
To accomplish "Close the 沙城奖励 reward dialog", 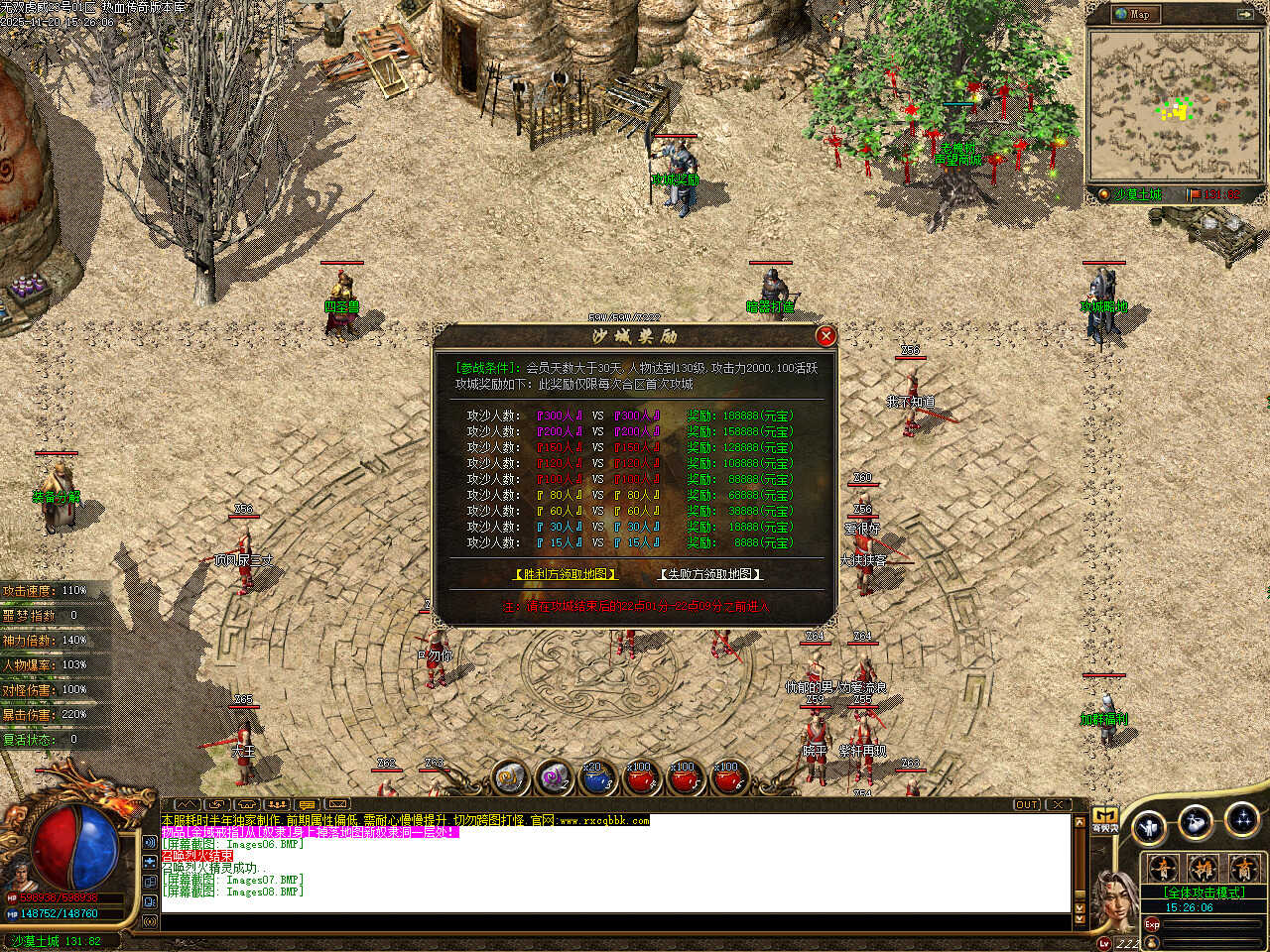I will [825, 337].
